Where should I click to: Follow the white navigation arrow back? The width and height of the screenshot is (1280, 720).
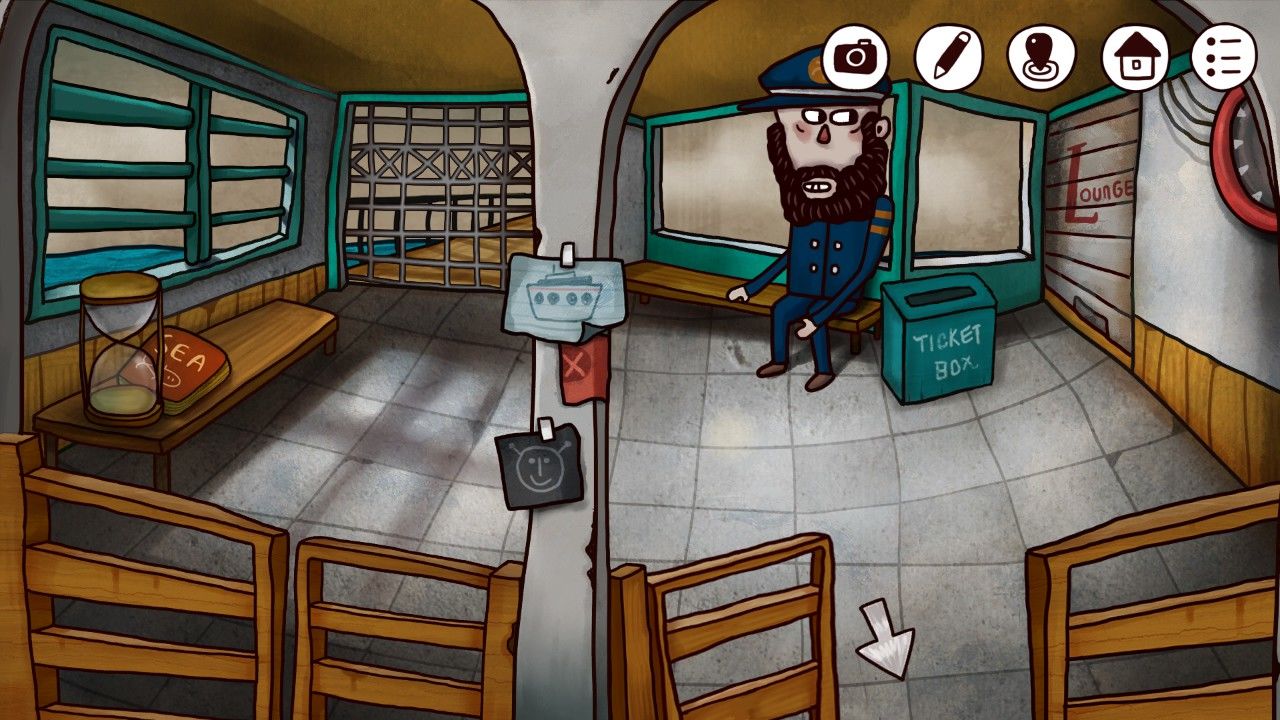click(x=886, y=639)
